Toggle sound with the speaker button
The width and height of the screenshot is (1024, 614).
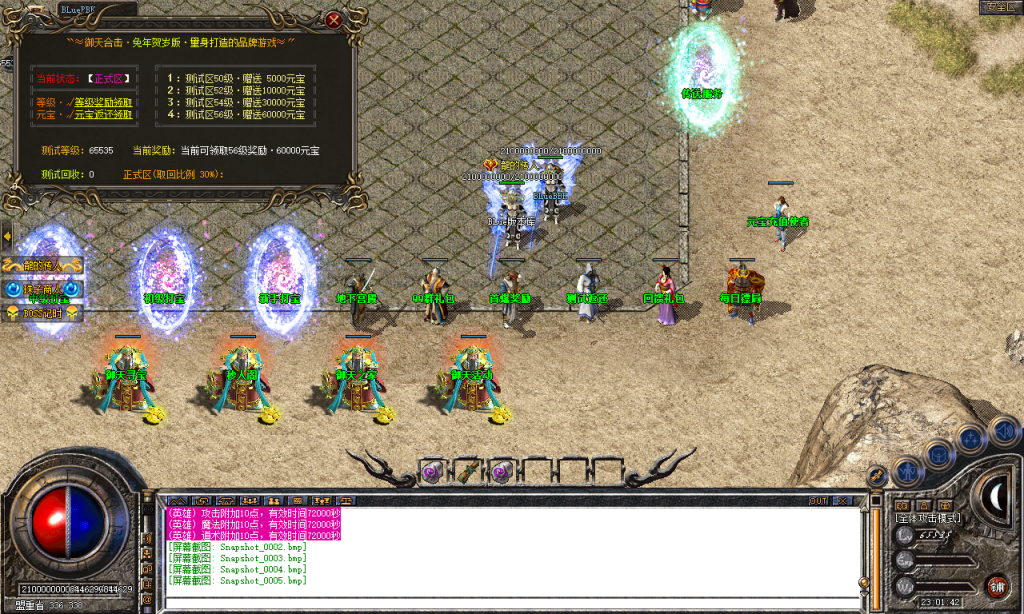[x=1003, y=430]
